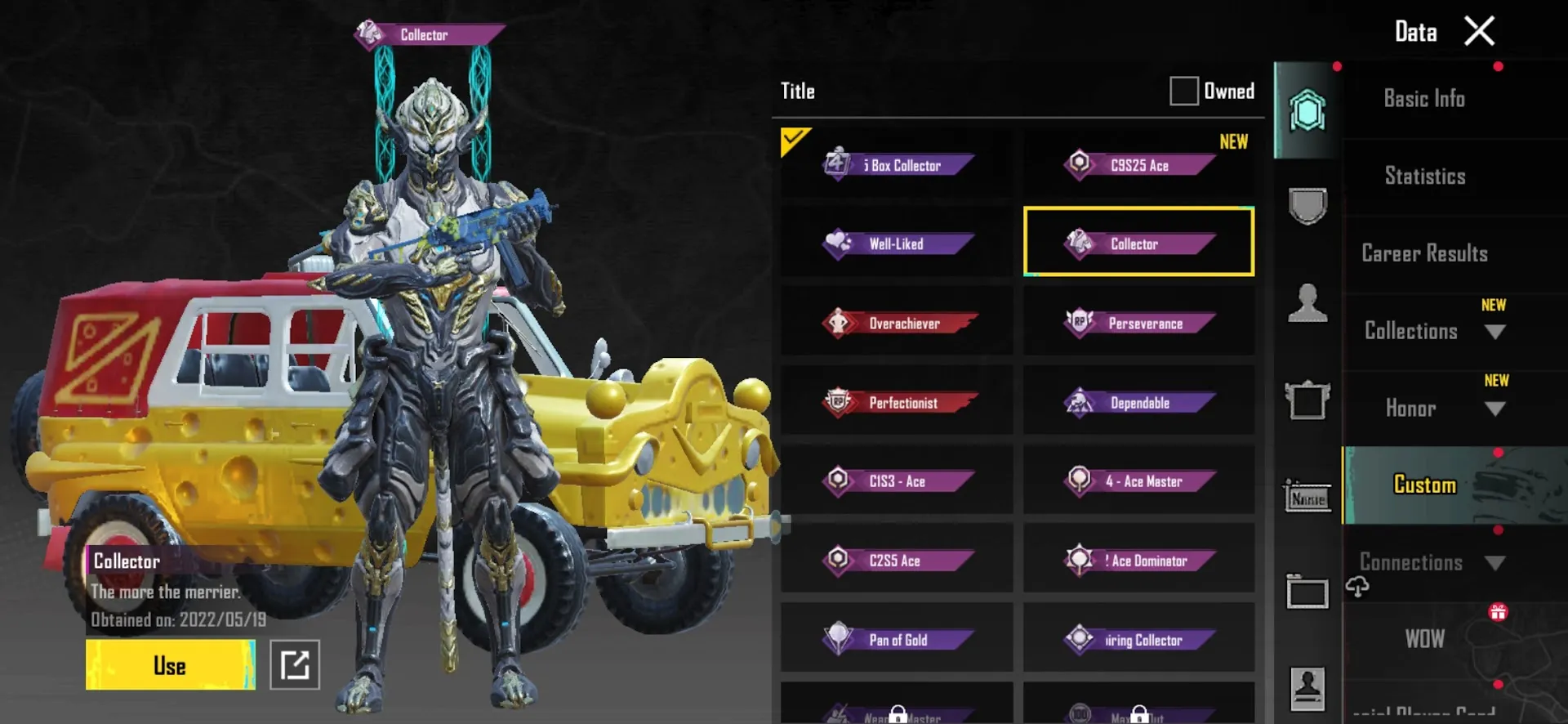Select the nameplate icon in sidebar

[1307, 497]
